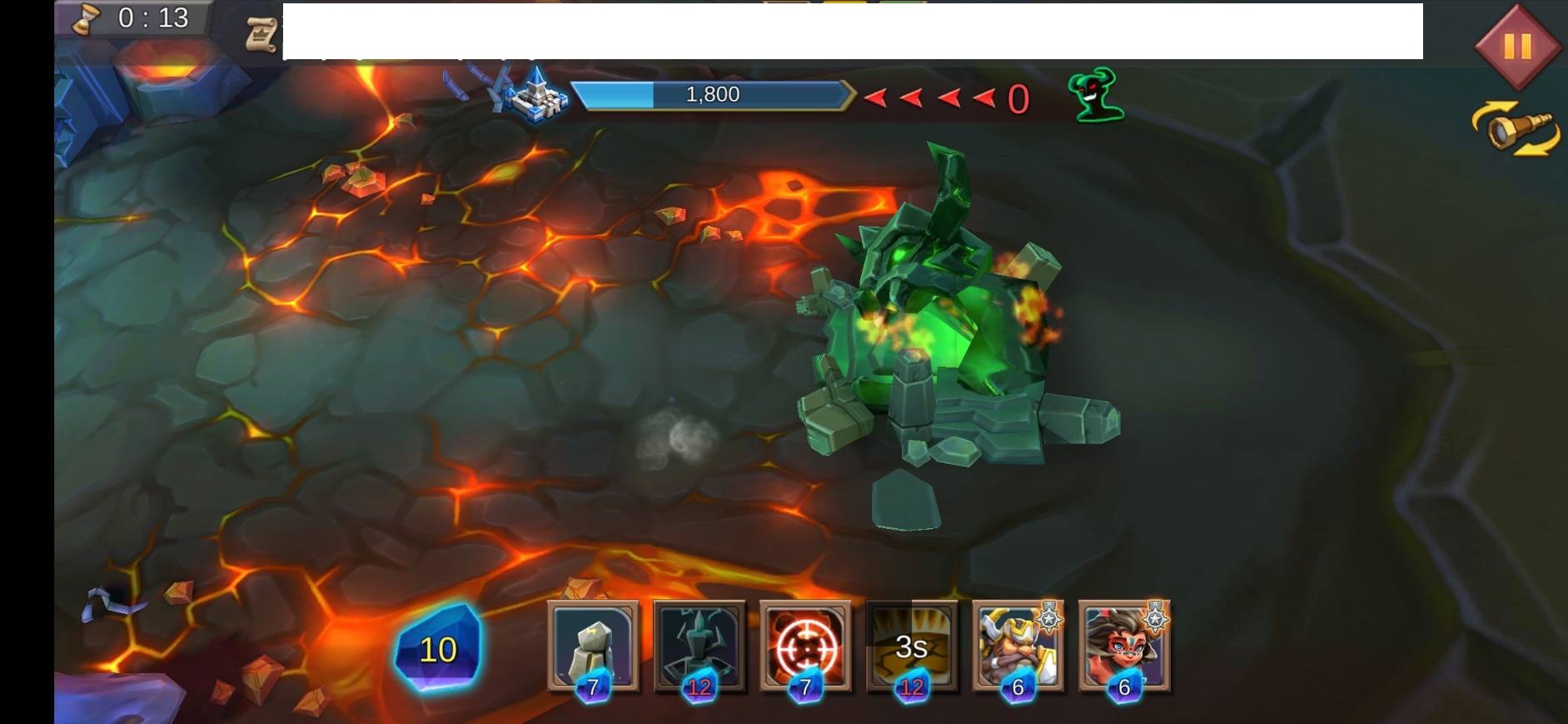Pause the battle with the pause button
1568x724 pixels.
pos(1516,46)
